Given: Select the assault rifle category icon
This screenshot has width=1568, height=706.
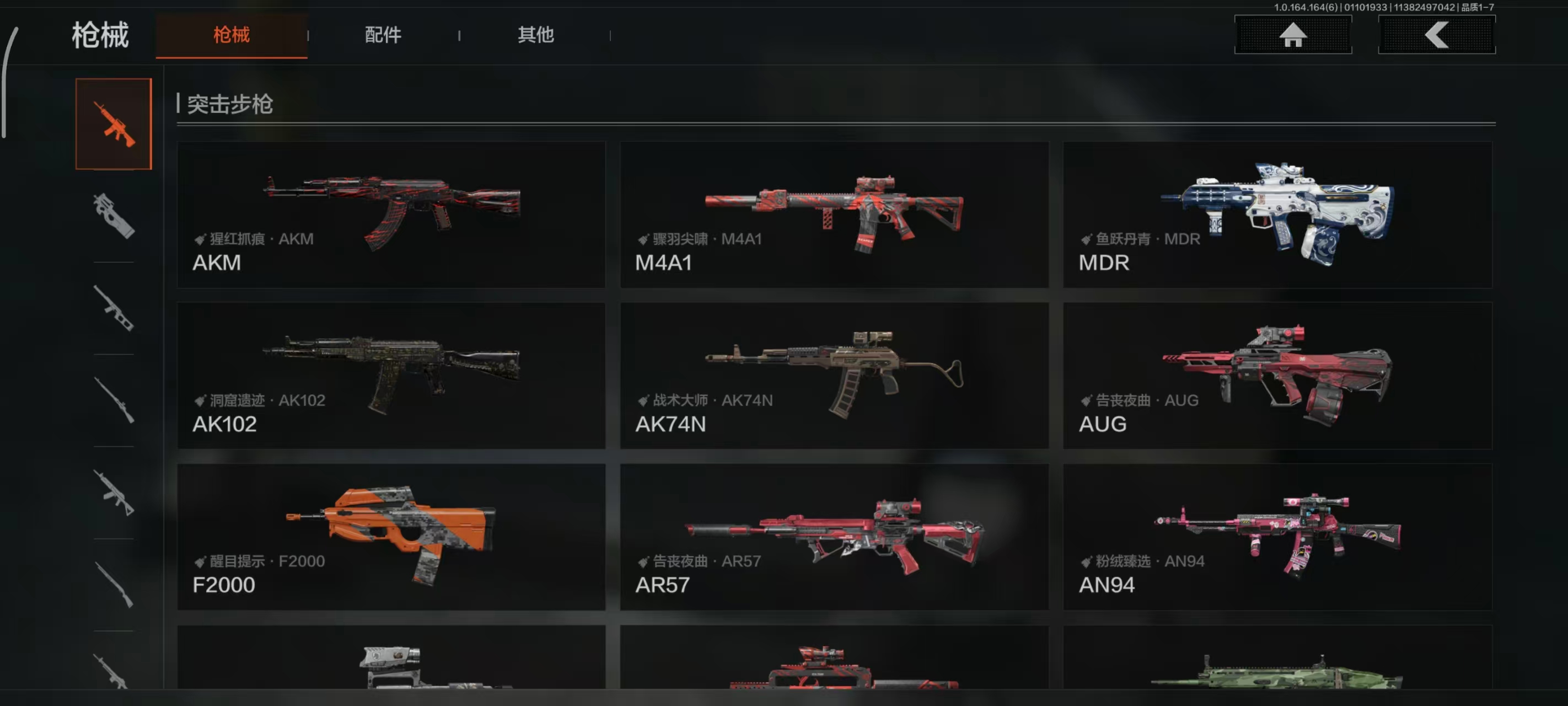Looking at the screenshot, I should tap(114, 124).
